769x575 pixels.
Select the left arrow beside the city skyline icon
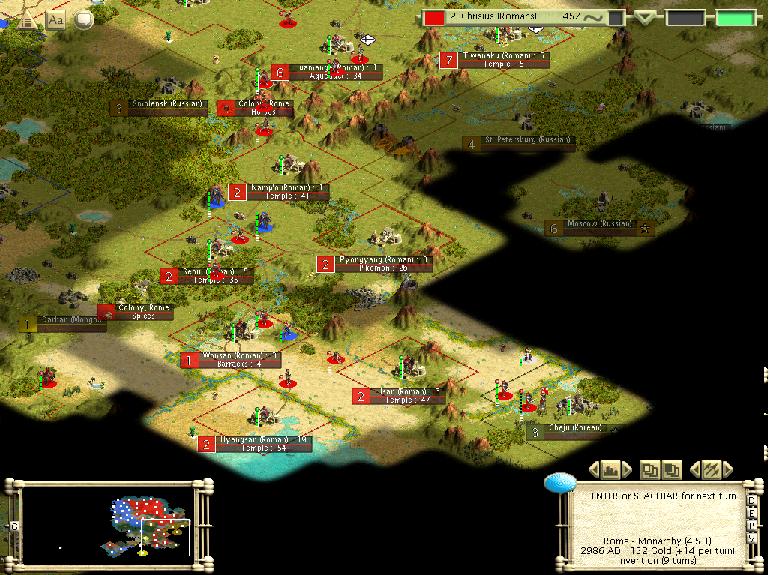point(594,468)
